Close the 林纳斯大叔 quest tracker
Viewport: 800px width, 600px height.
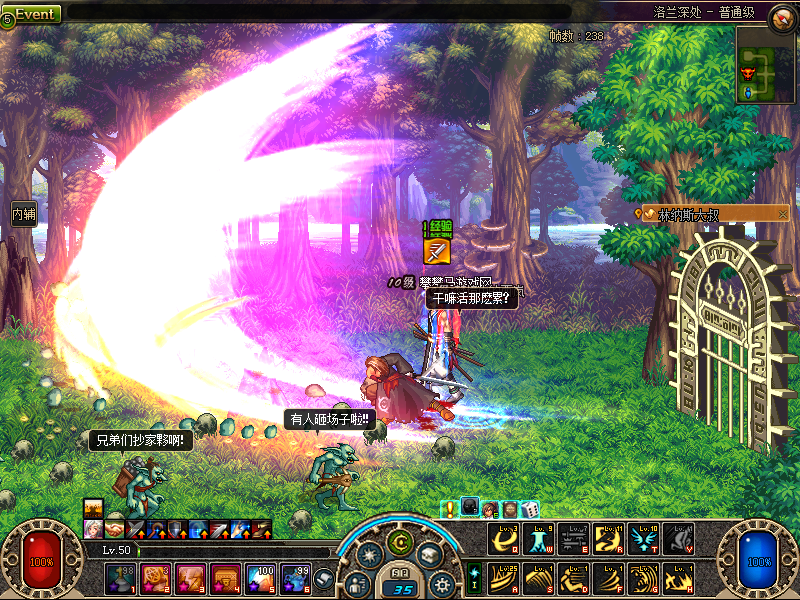point(783,214)
